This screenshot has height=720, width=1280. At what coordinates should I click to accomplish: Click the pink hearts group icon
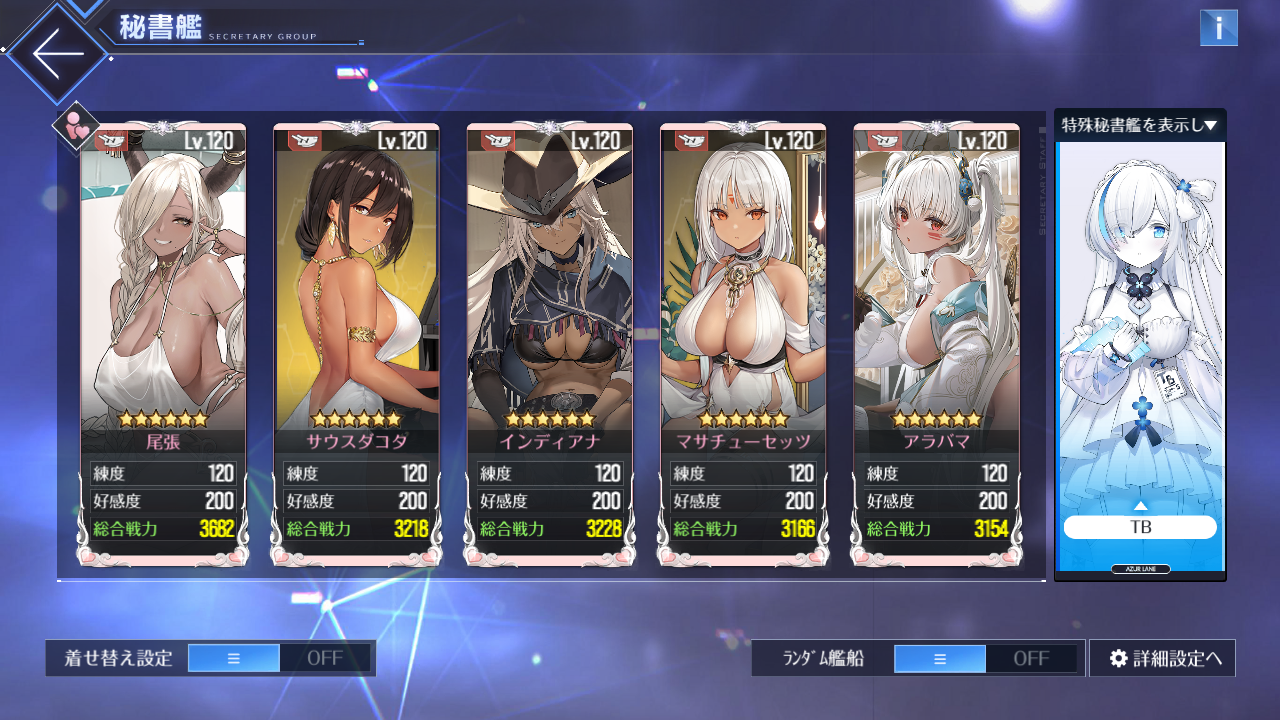[76, 127]
